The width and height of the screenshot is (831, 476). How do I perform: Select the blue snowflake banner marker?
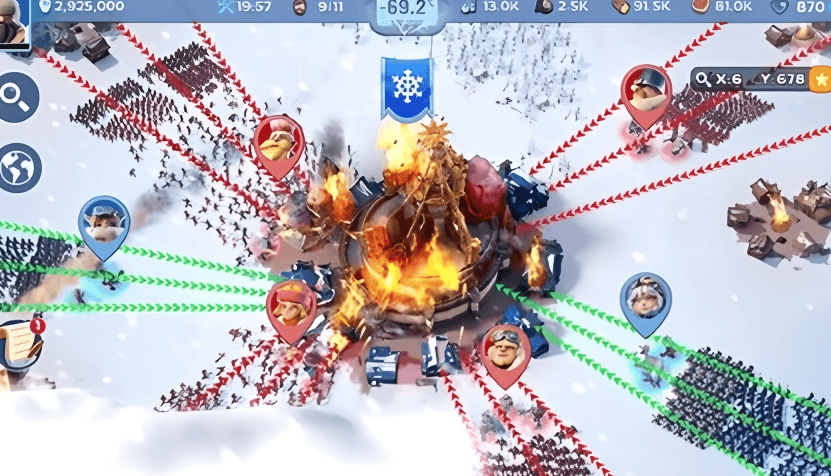(405, 87)
